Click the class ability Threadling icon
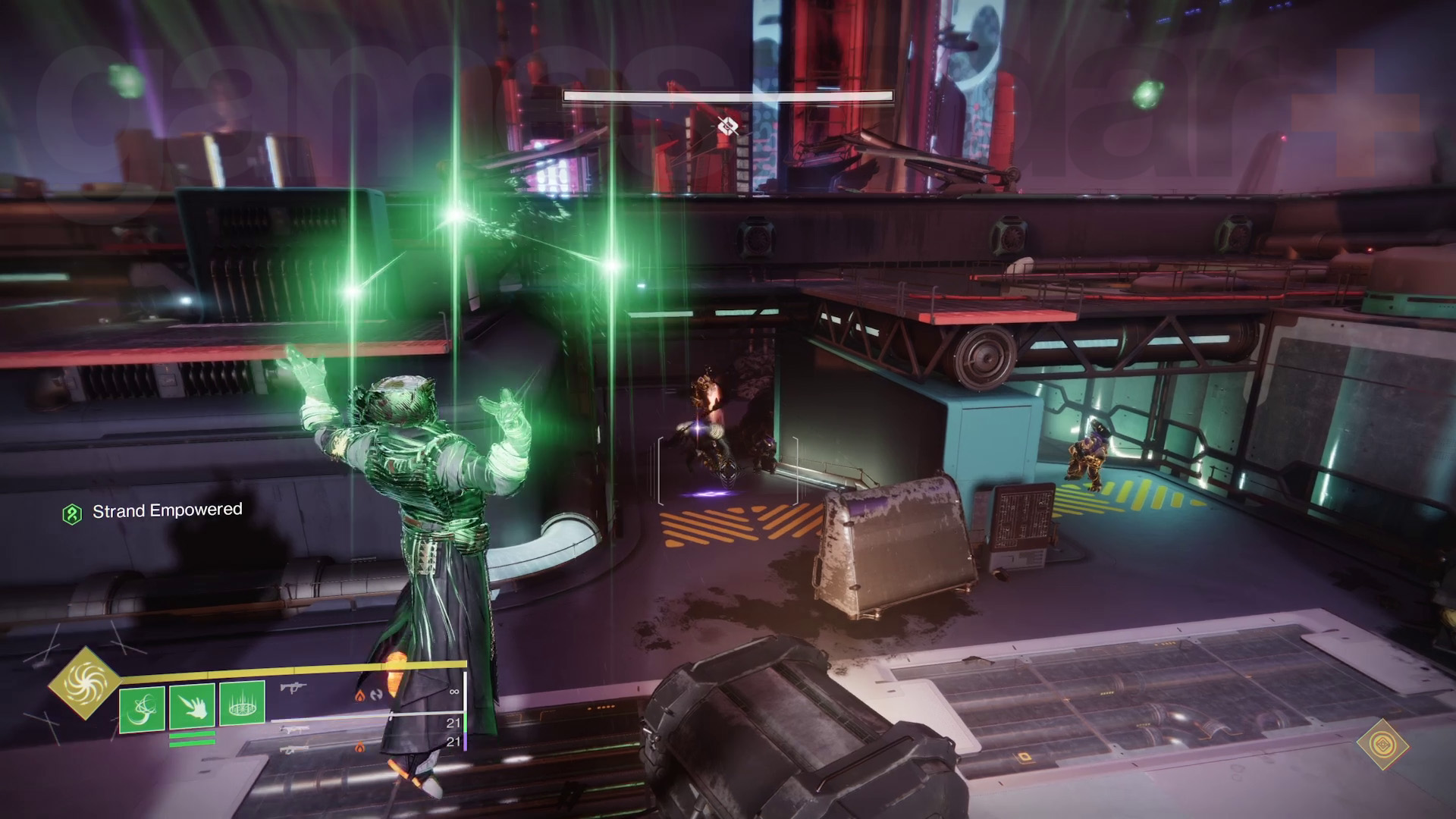Screen dimensions: 1456x819 [243, 705]
